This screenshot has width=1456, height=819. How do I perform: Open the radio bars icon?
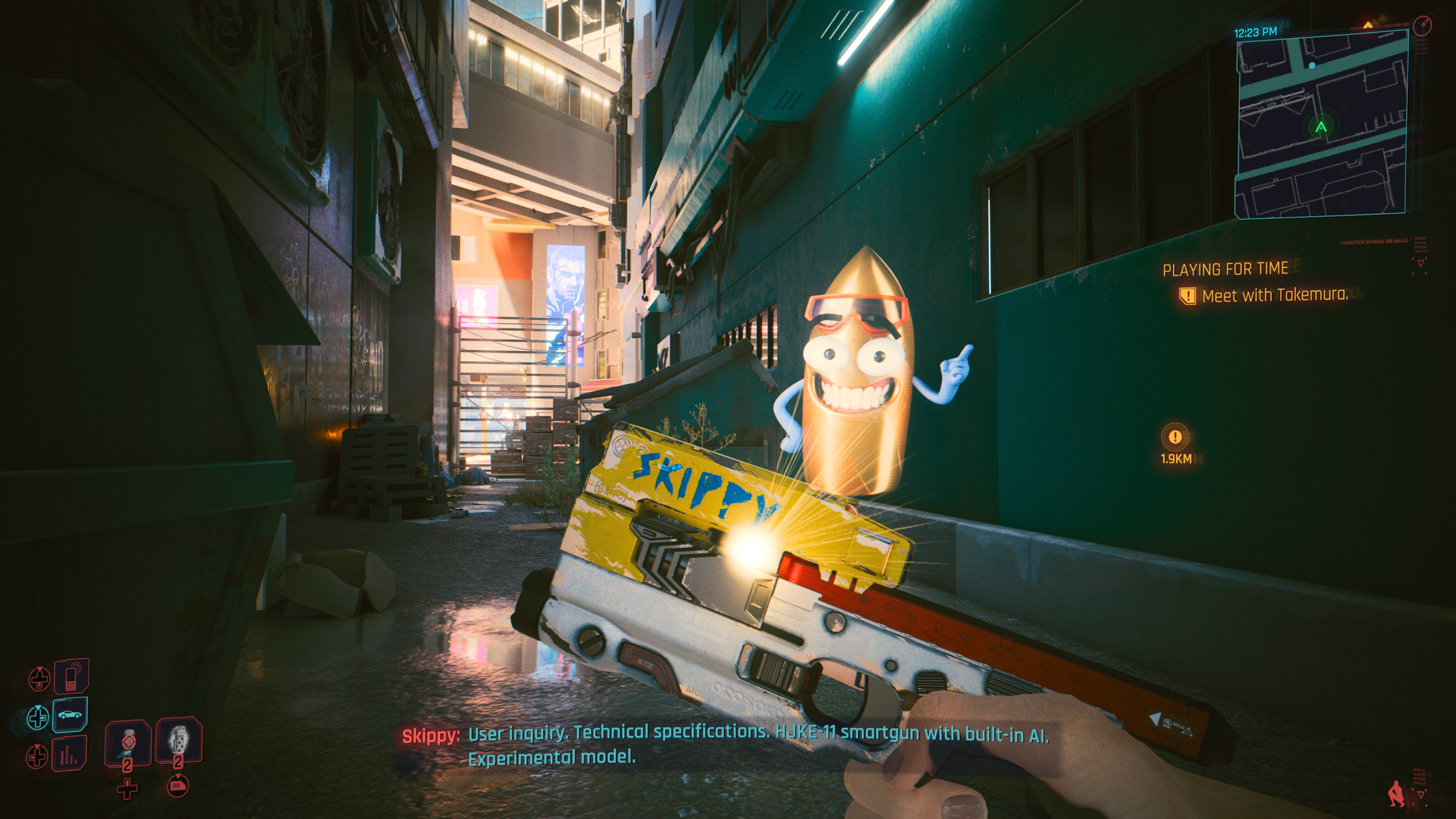(69, 754)
